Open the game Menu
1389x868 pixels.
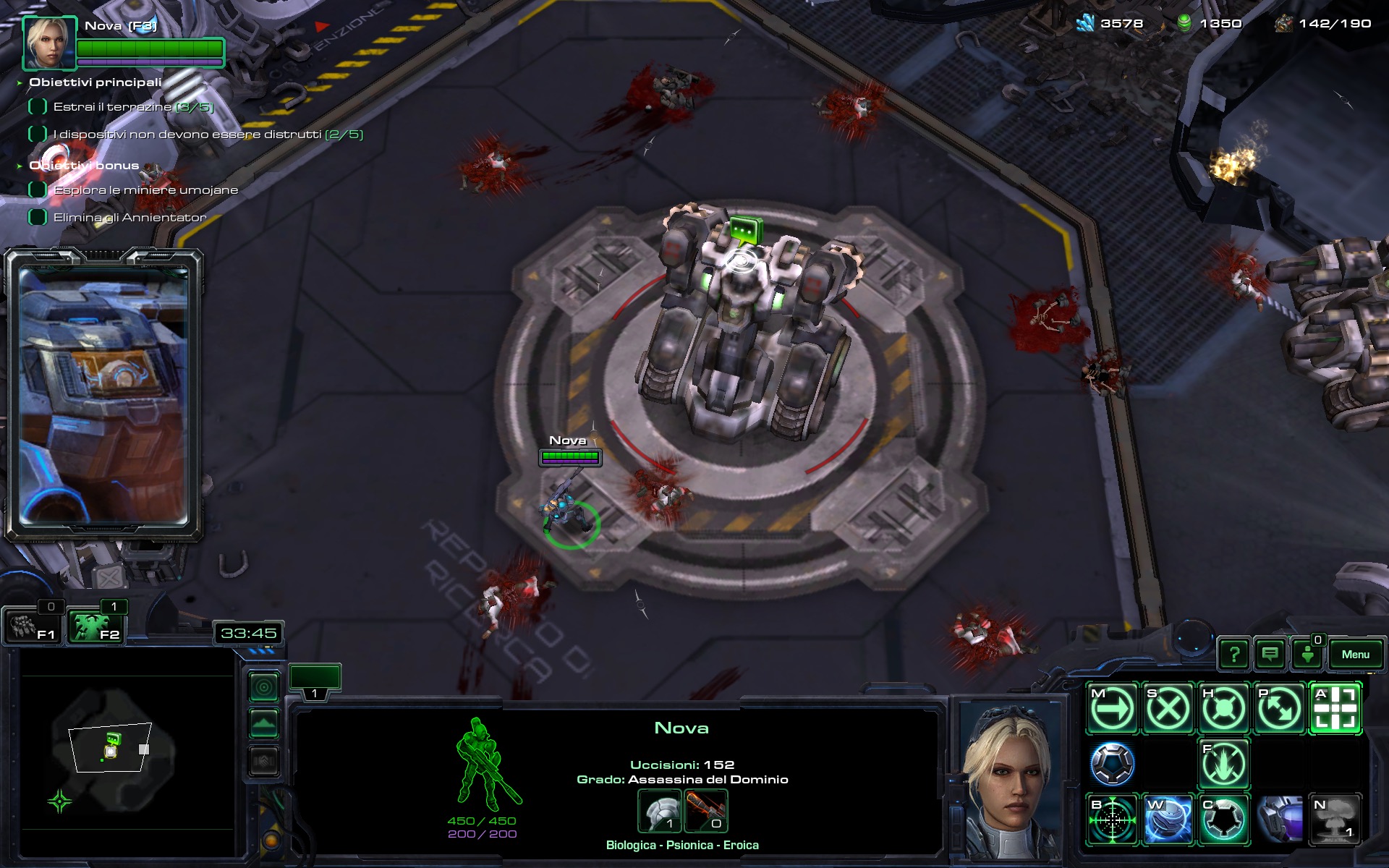(1355, 655)
